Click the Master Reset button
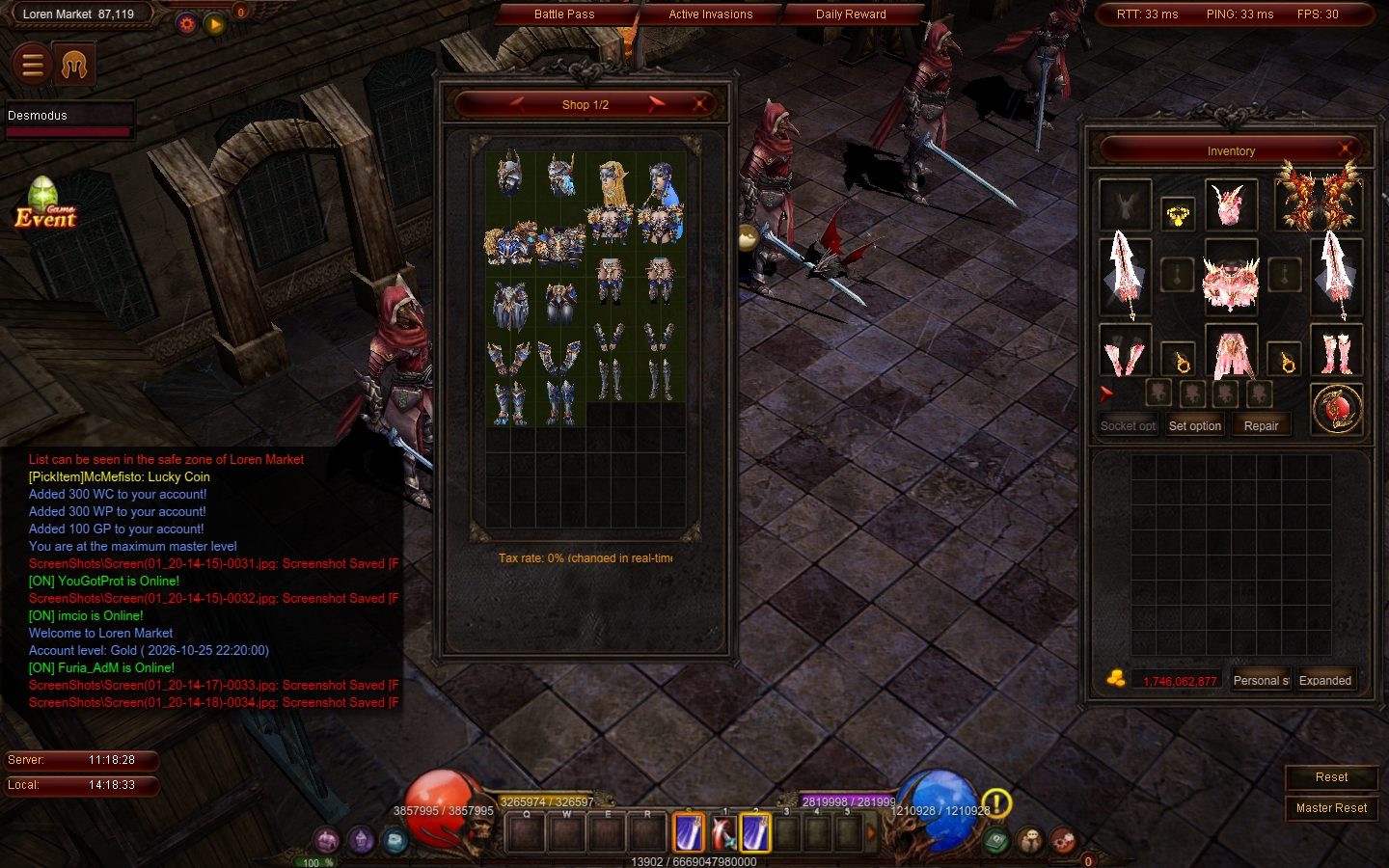Viewport: 1389px width, 868px height. 1331,808
